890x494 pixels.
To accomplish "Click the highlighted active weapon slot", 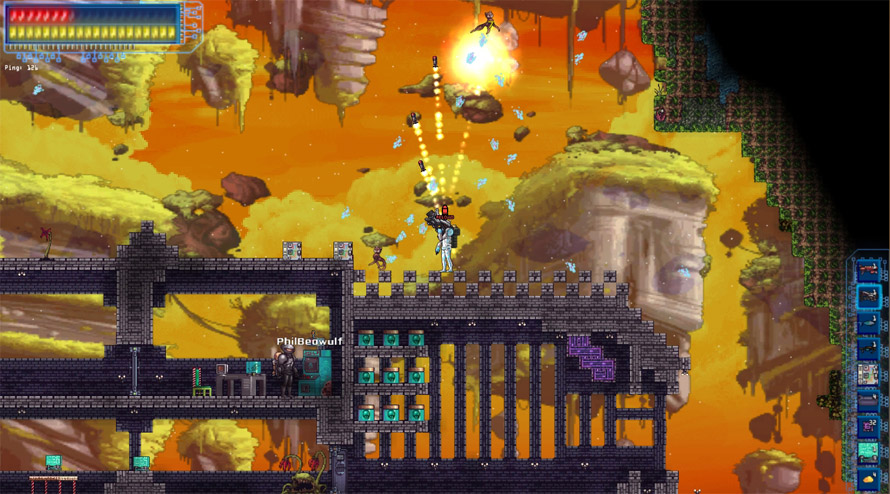I will pyautogui.click(x=868, y=296).
